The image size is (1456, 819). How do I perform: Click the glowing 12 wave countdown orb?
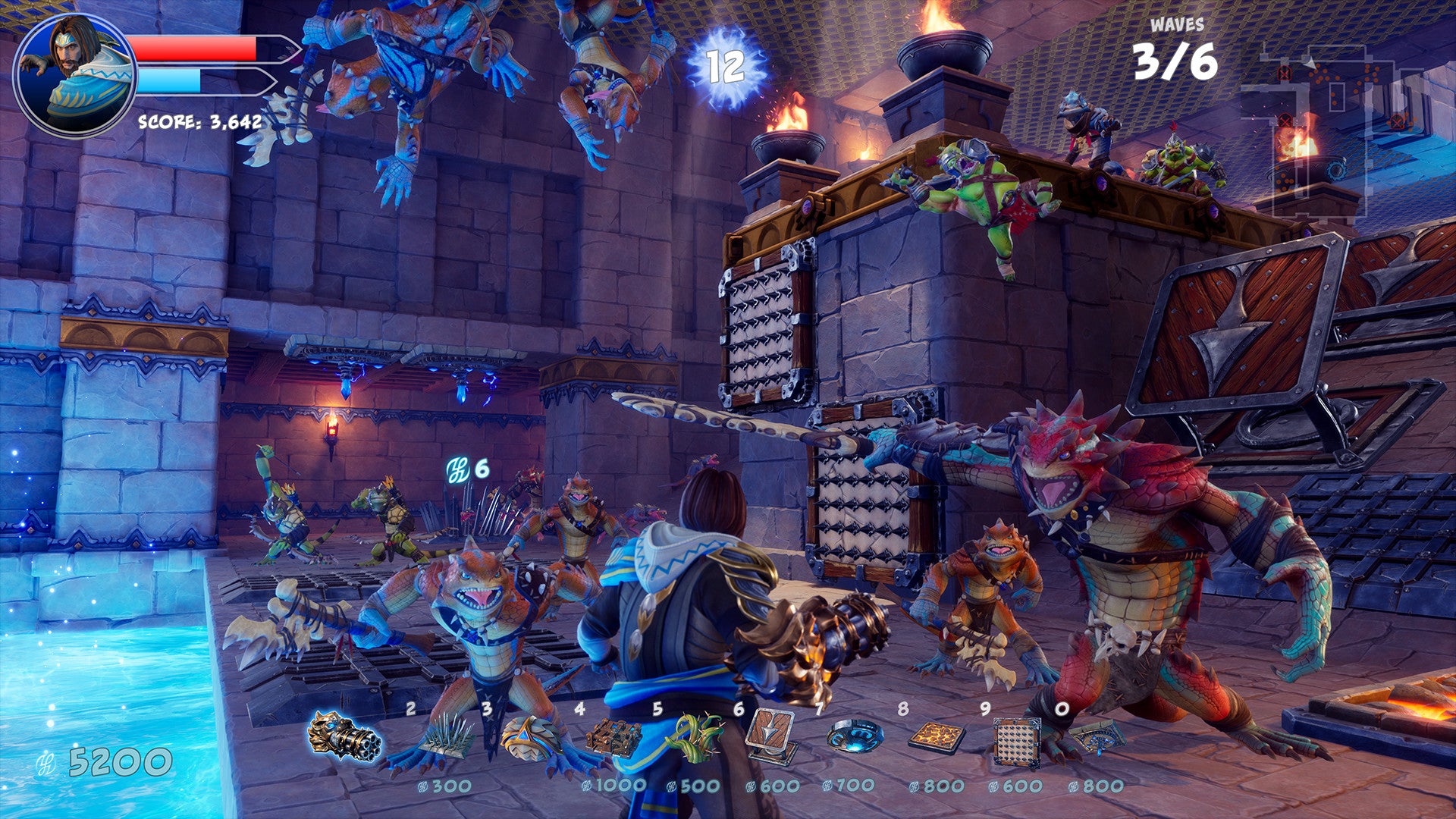pos(726,68)
